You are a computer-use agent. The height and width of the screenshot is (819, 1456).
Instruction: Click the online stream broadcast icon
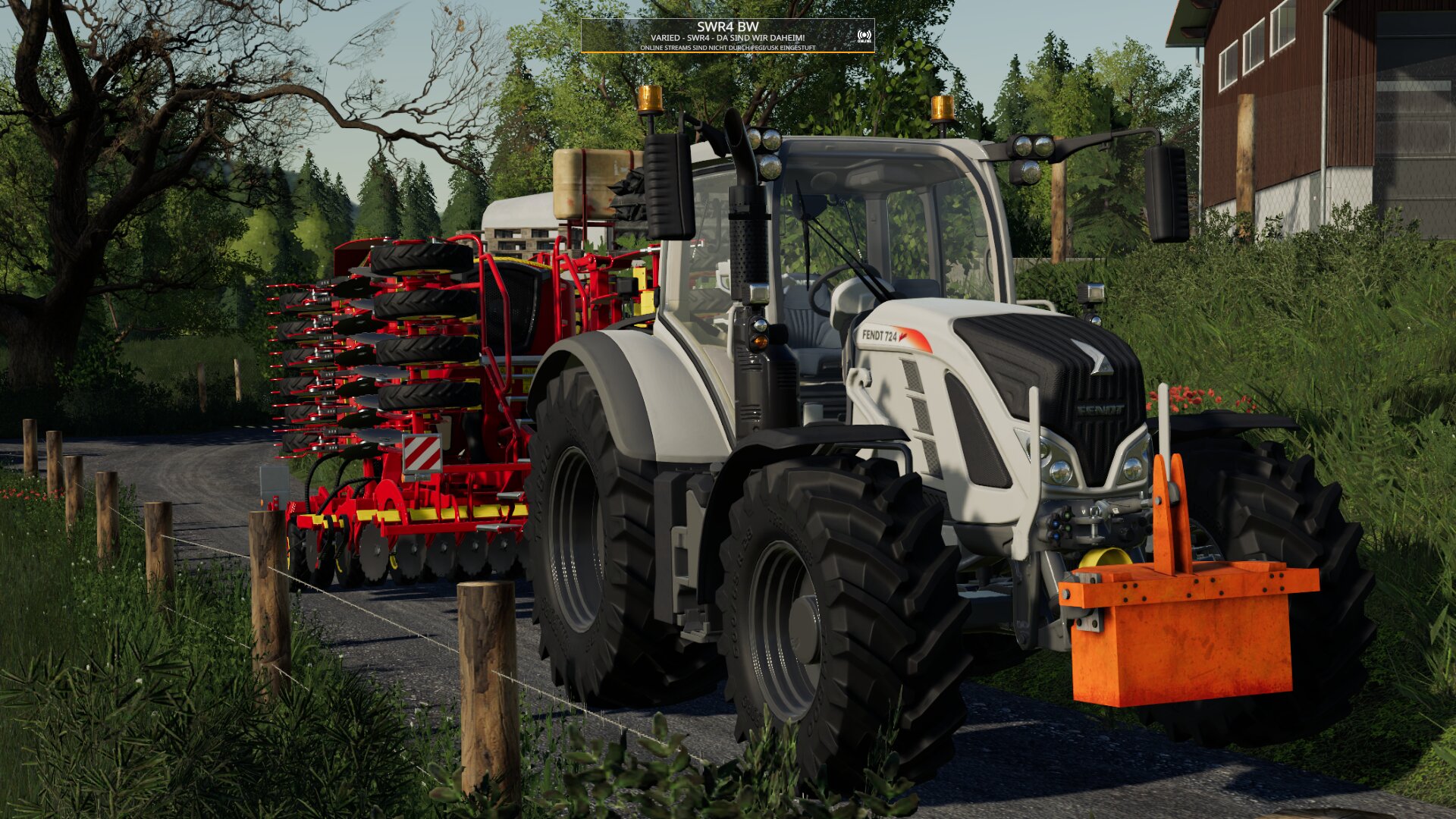864,36
